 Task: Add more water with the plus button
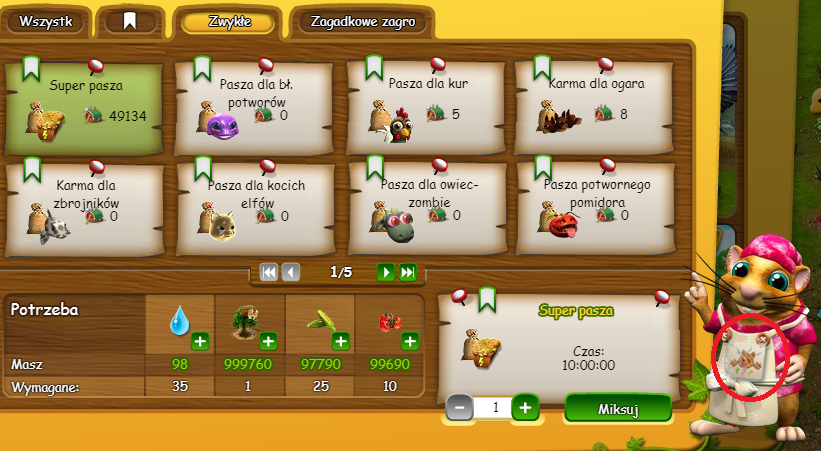[x=200, y=342]
